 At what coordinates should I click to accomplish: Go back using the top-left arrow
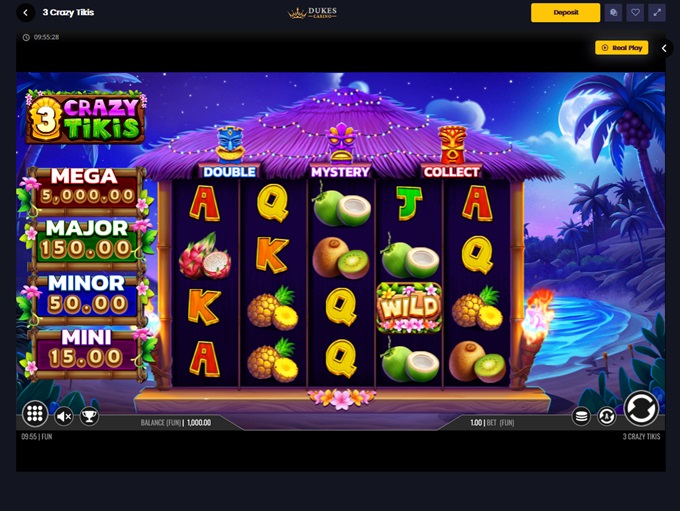tap(27, 13)
